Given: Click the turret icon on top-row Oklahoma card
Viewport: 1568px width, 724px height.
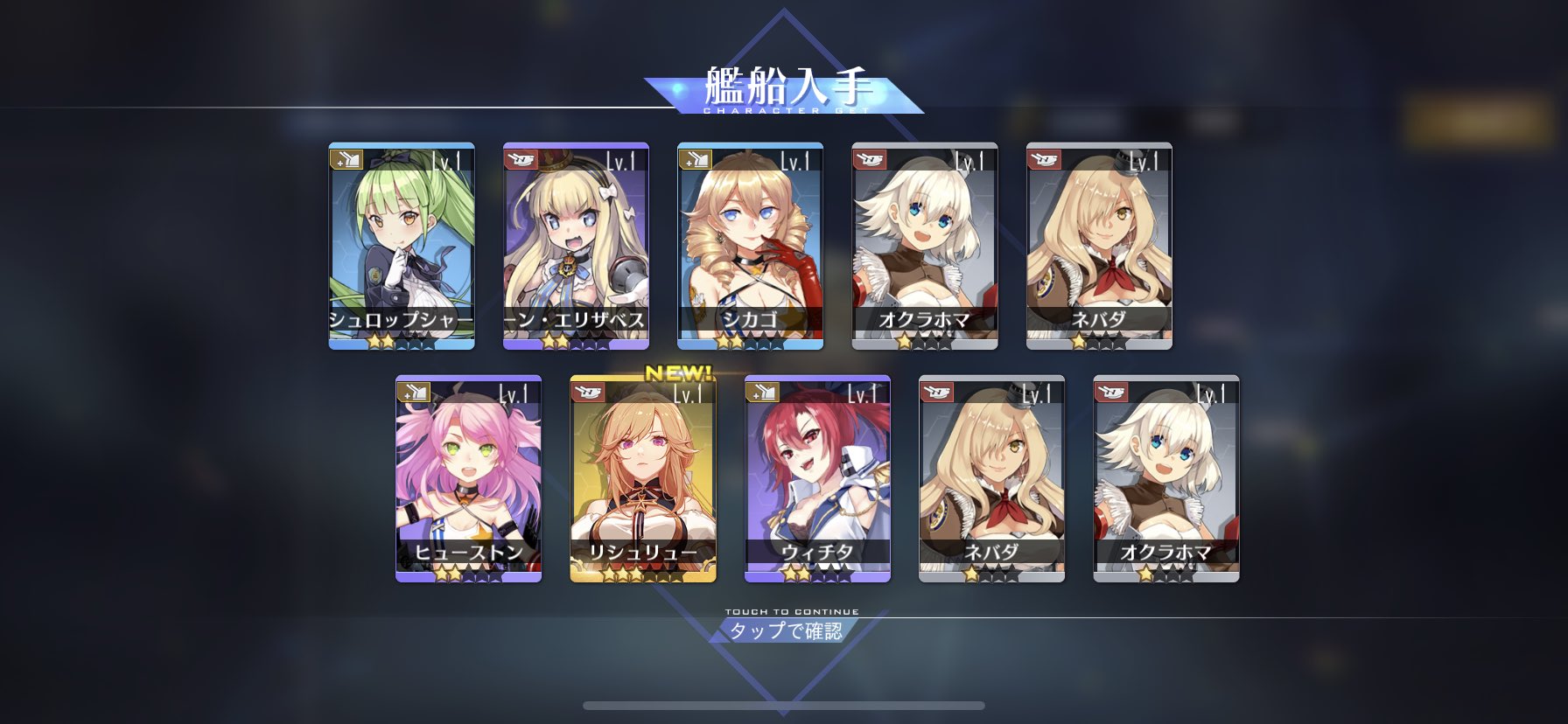Looking at the screenshot, I should [869, 160].
